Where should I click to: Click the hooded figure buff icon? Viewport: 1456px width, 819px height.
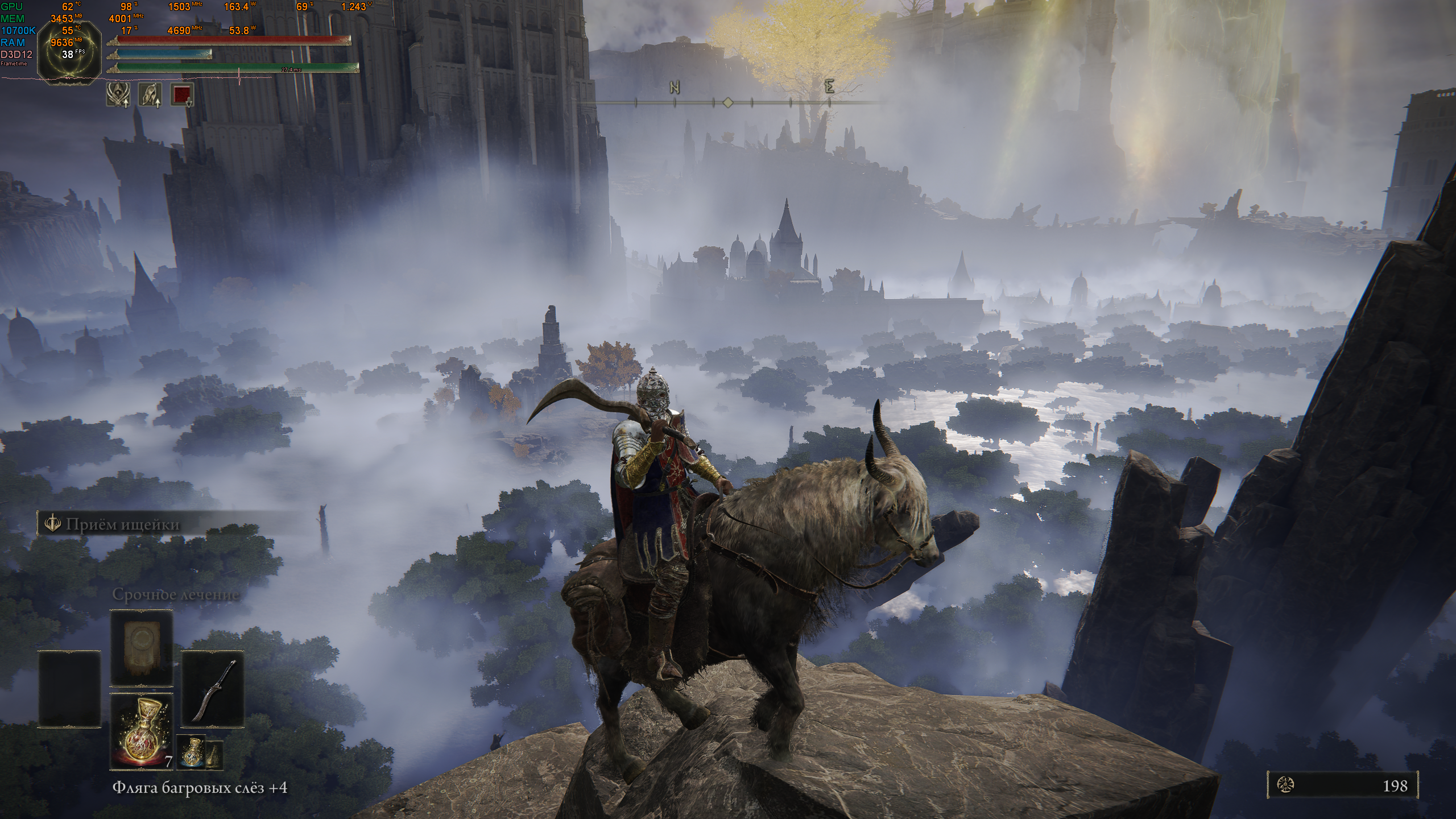(x=118, y=94)
